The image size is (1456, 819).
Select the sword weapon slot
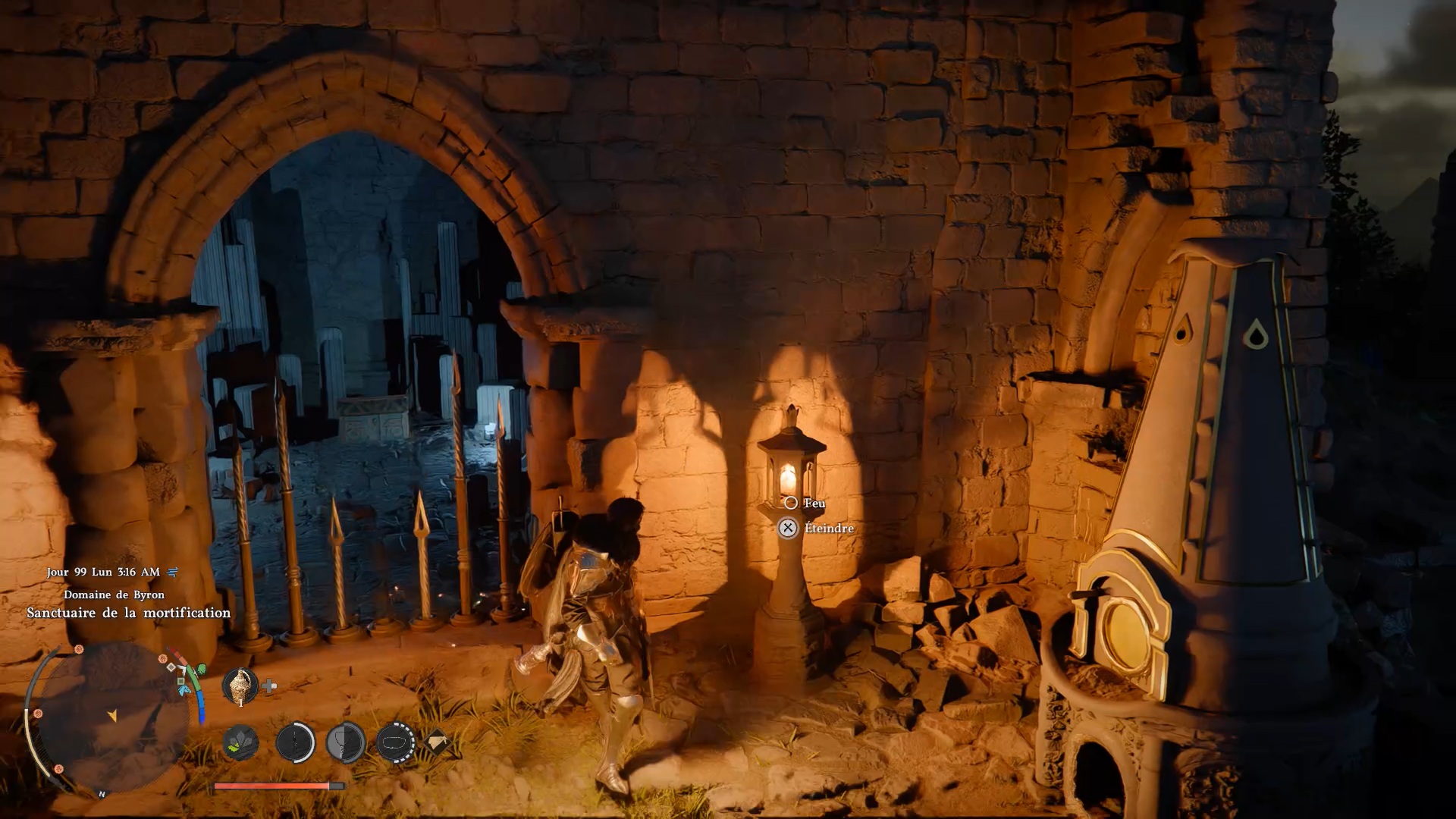tap(295, 742)
